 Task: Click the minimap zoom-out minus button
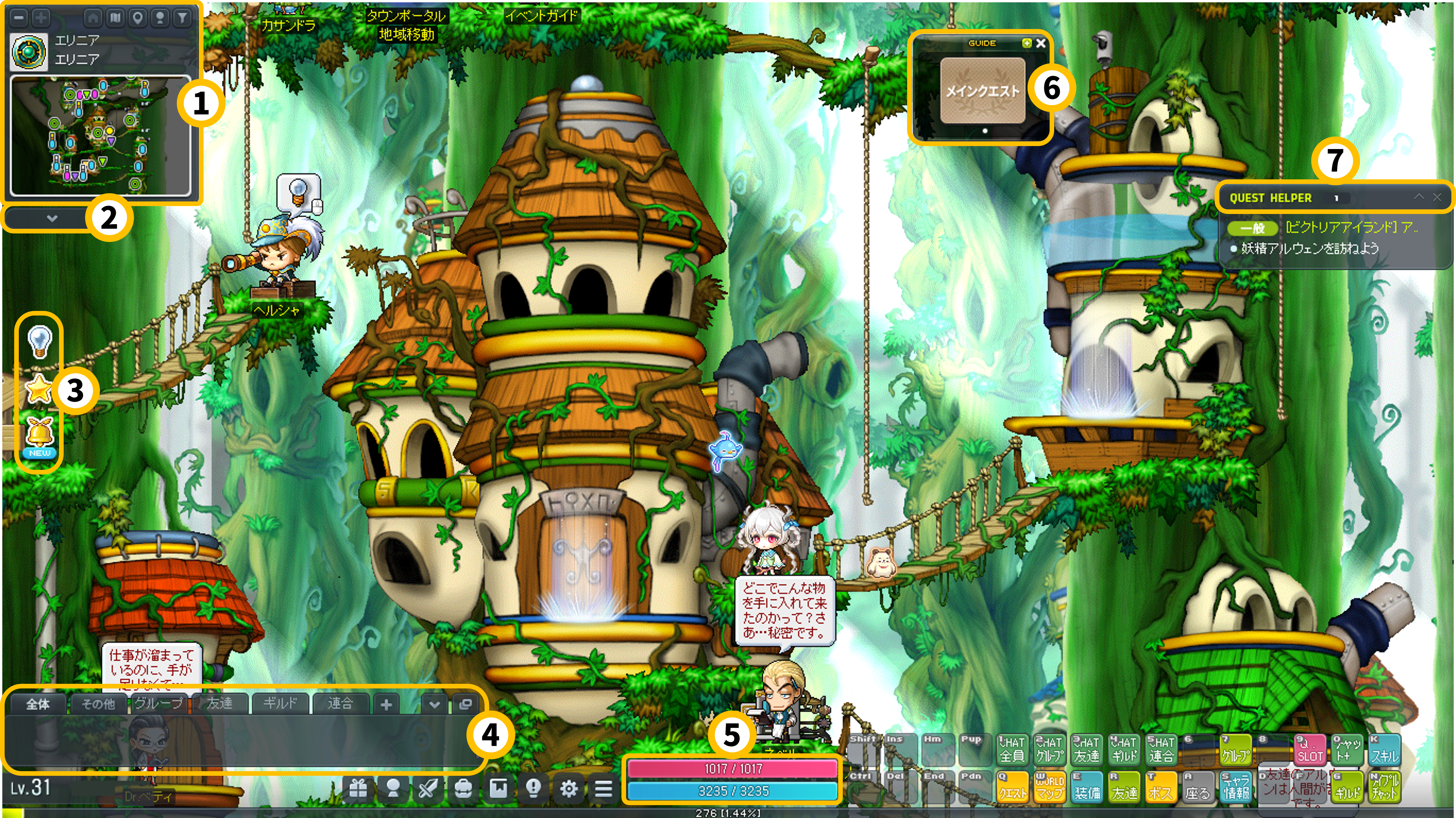19,17
